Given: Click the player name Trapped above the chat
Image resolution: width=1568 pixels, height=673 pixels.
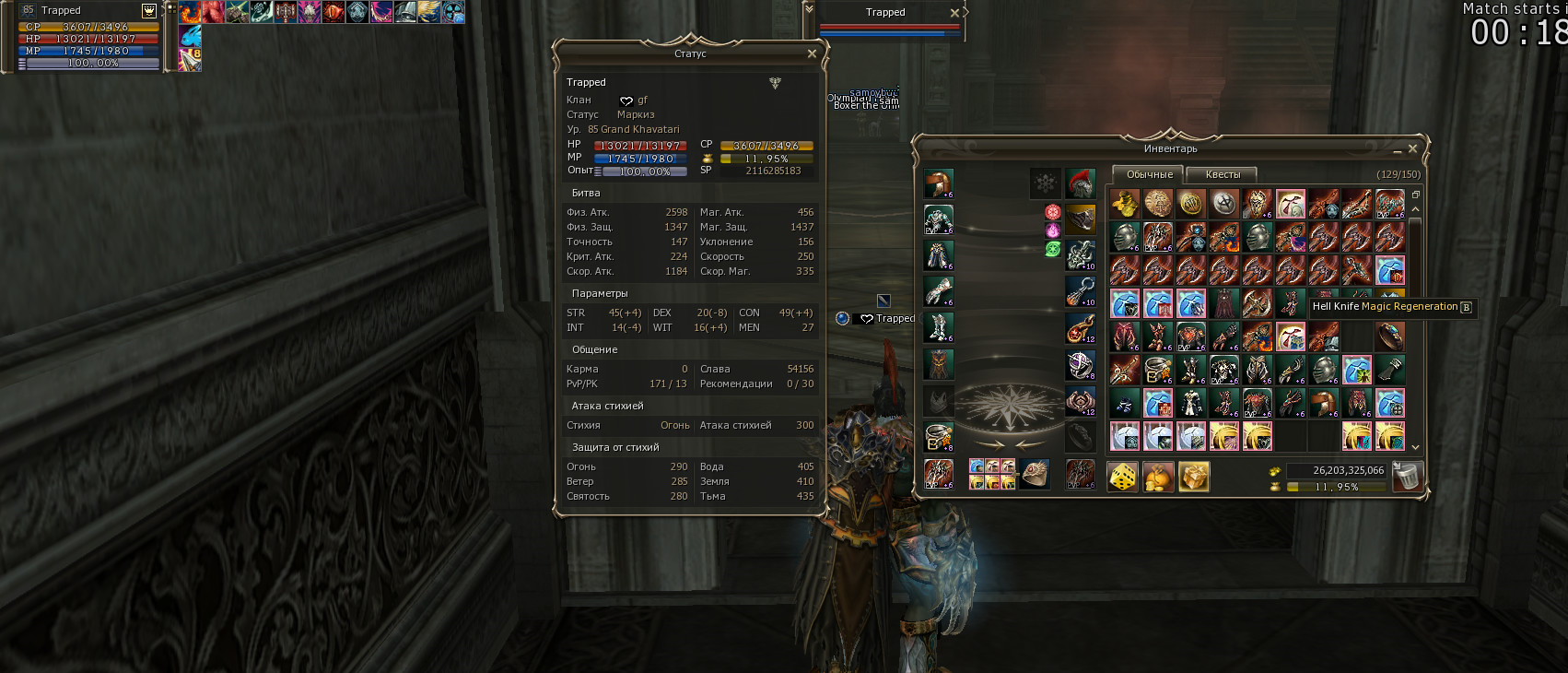Looking at the screenshot, I should (x=885, y=12).
